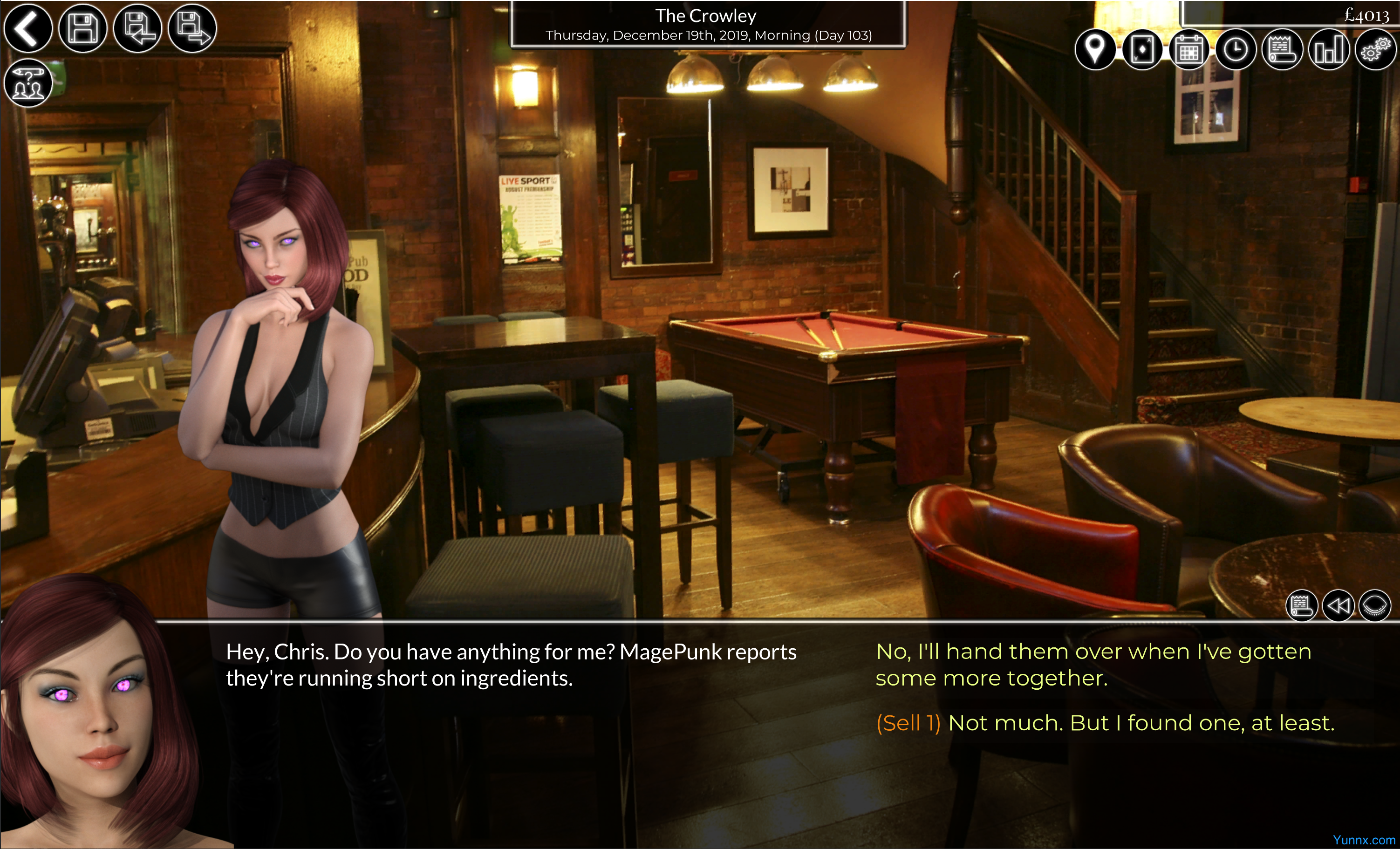Screen dimensions: 1400x849
Task: Click the floppy disk with left arrow
Action: pyautogui.click(x=137, y=28)
